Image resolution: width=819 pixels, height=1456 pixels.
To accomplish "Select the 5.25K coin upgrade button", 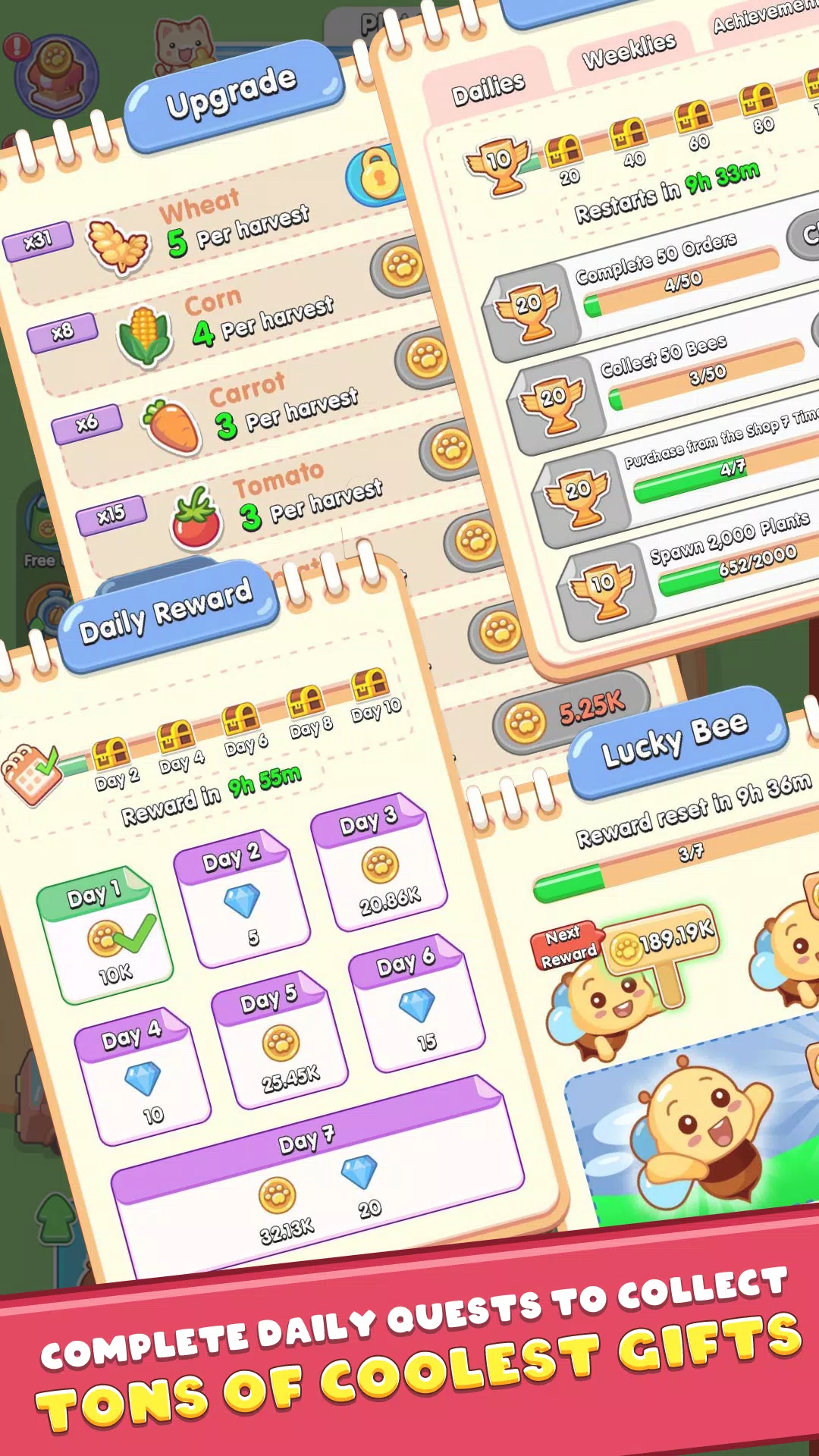I will [x=570, y=713].
